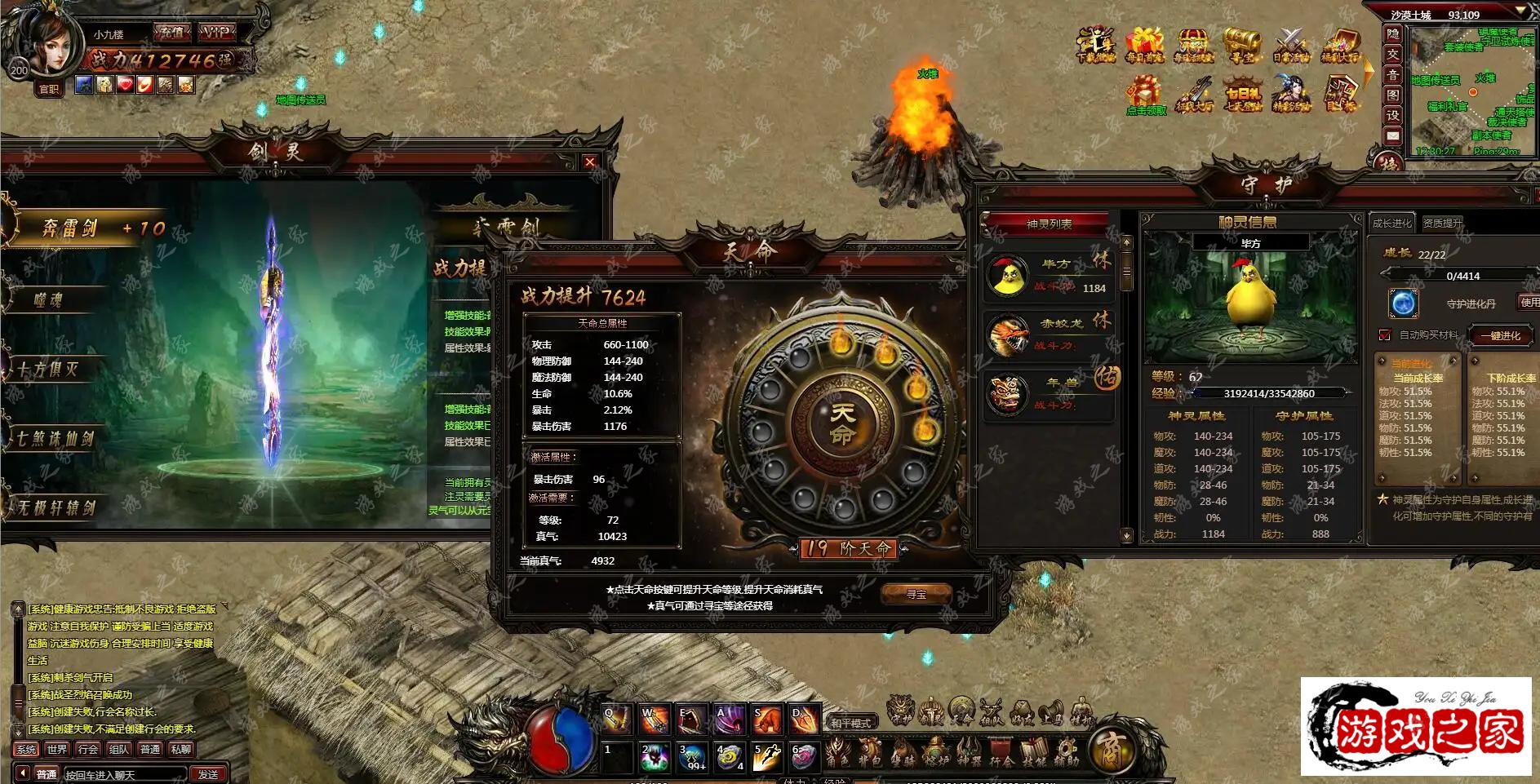Close the 剑灵 sword spirit panel

[x=590, y=162]
